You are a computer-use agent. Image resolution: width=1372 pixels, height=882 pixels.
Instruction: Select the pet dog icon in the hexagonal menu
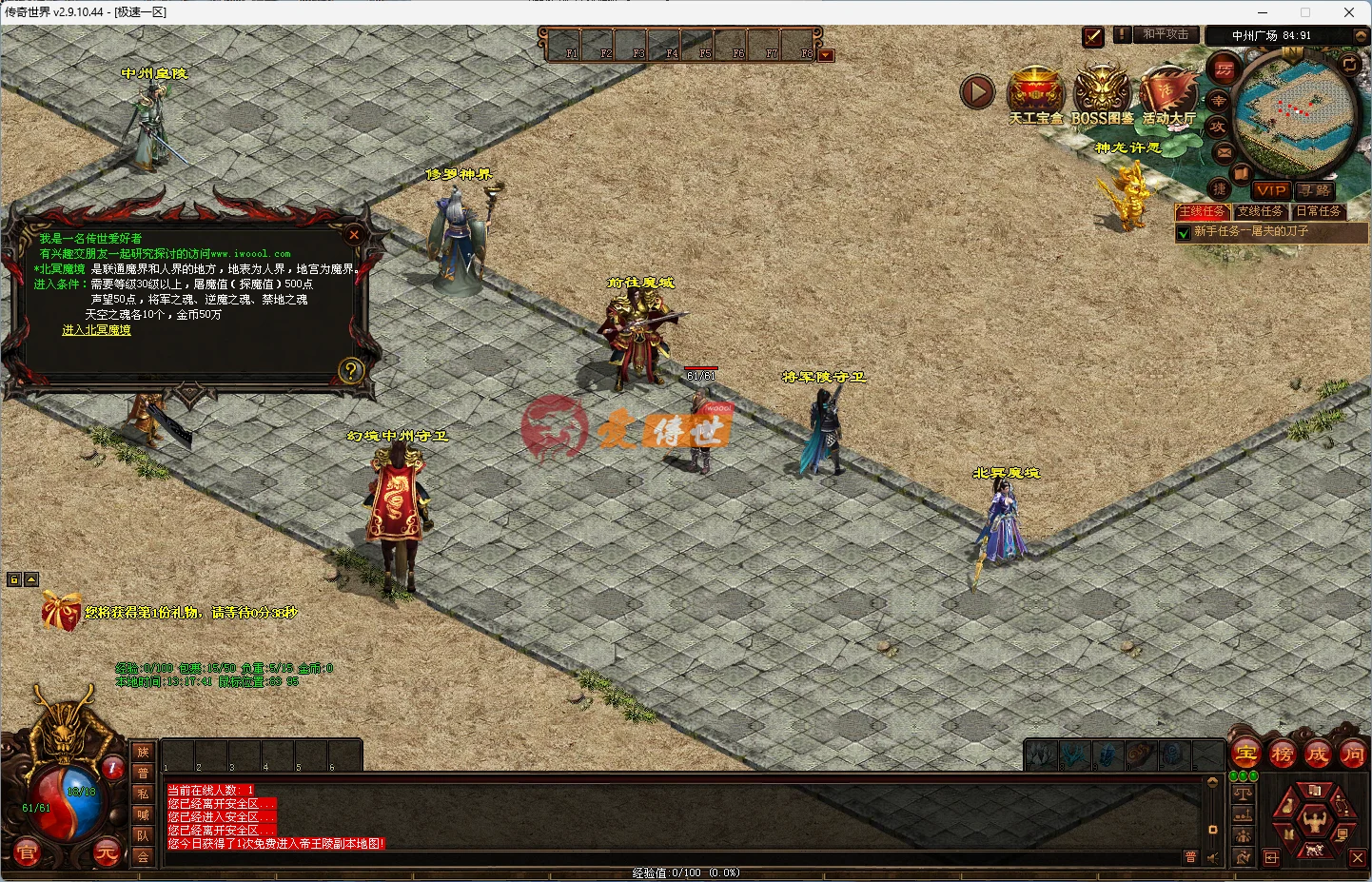pyautogui.click(x=1315, y=850)
